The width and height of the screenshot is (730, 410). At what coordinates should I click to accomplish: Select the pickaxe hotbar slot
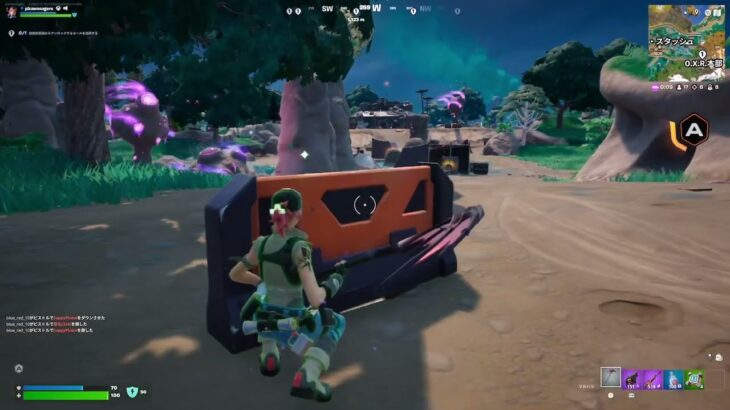coord(611,378)
